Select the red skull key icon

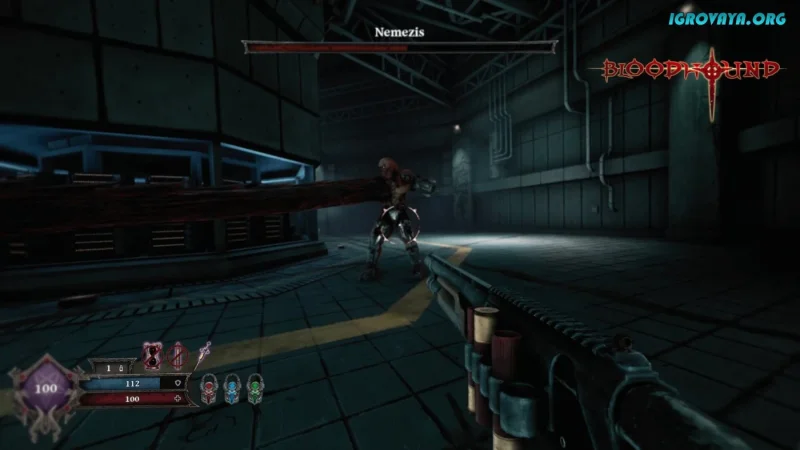coord(209,387)
